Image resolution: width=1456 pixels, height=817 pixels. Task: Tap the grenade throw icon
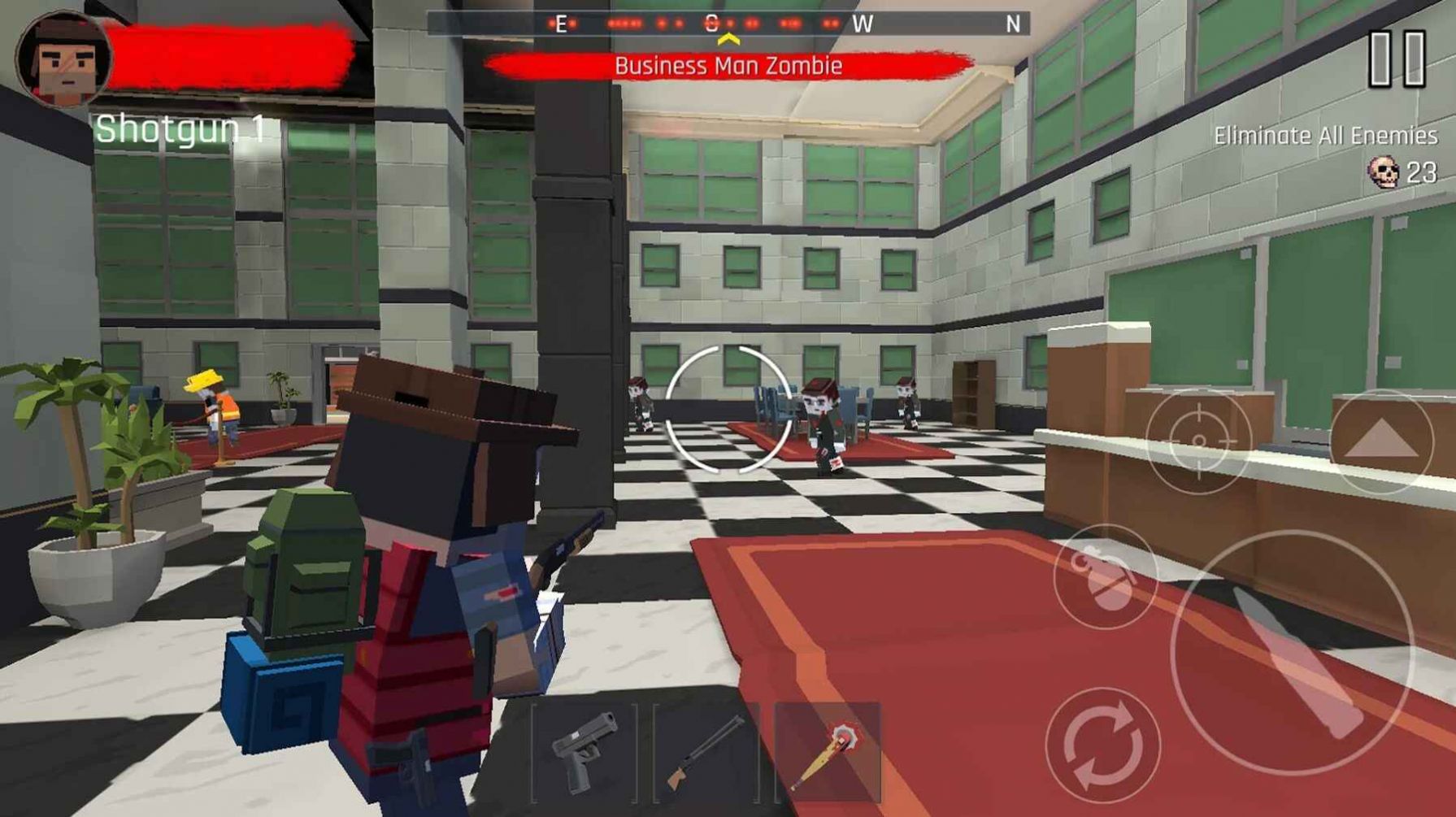[x=1106, y=577]
